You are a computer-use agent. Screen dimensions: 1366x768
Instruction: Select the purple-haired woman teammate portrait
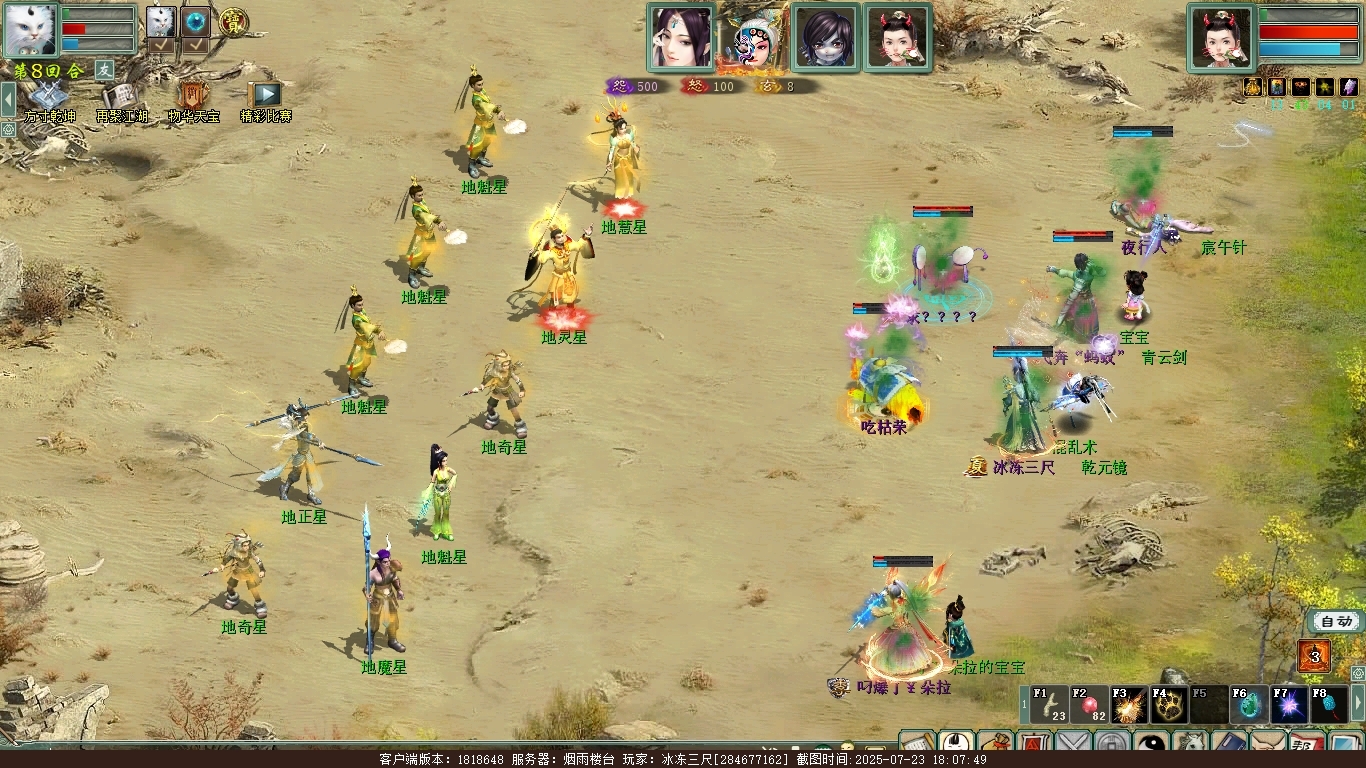pos(681,38)
